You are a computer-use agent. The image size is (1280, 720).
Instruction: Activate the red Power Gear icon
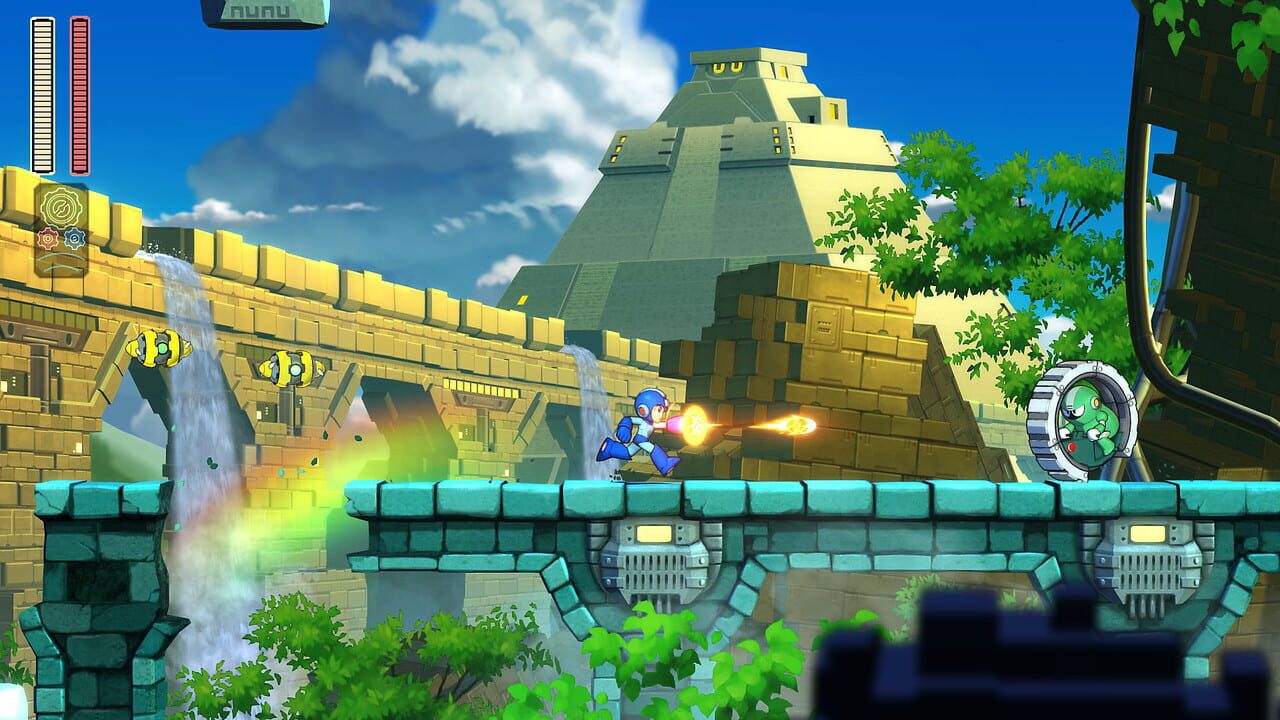(x=48, y=238)
